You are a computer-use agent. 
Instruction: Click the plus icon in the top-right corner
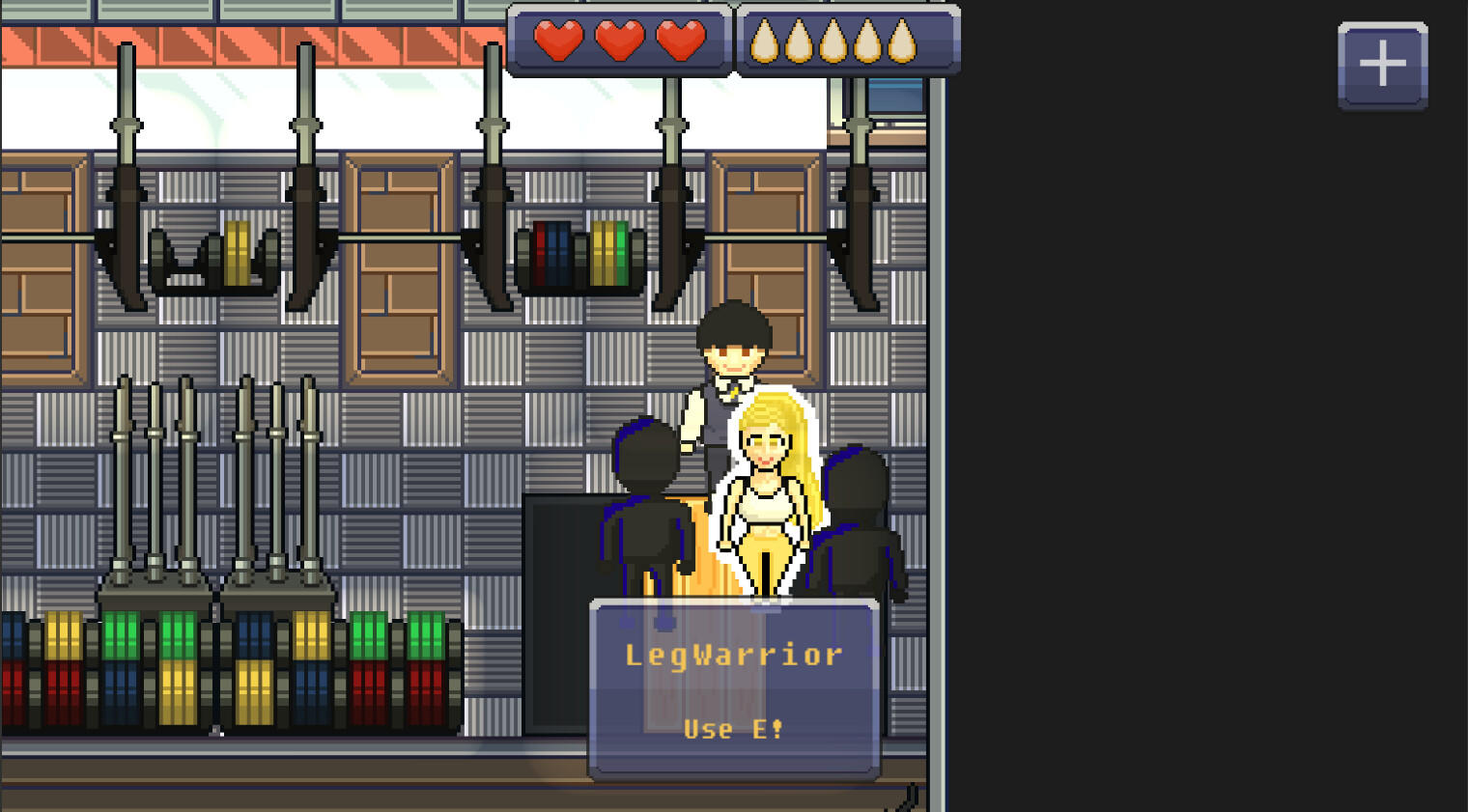pyautogui.click(x=1382, y=63)
